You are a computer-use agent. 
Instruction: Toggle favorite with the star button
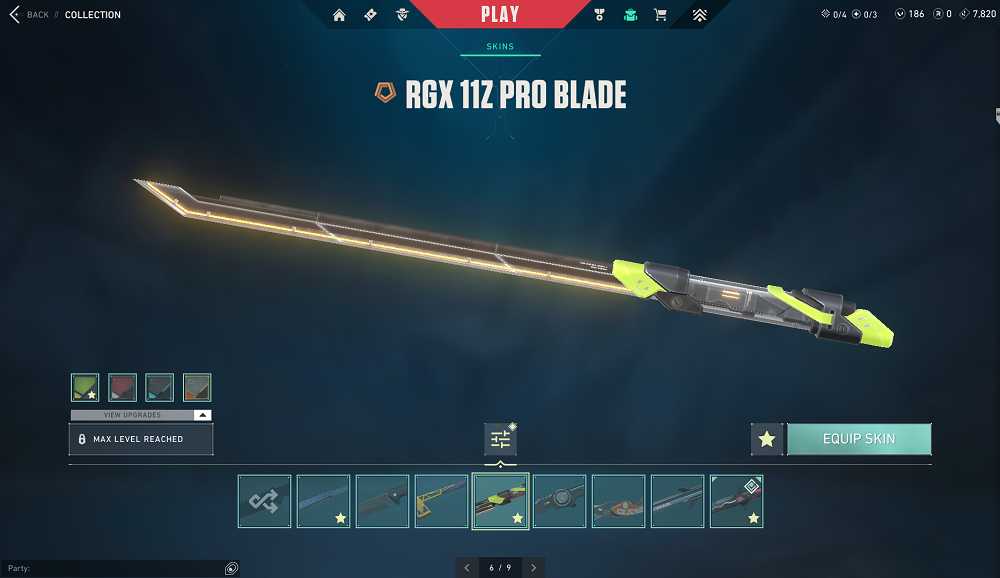coord(767,439)
